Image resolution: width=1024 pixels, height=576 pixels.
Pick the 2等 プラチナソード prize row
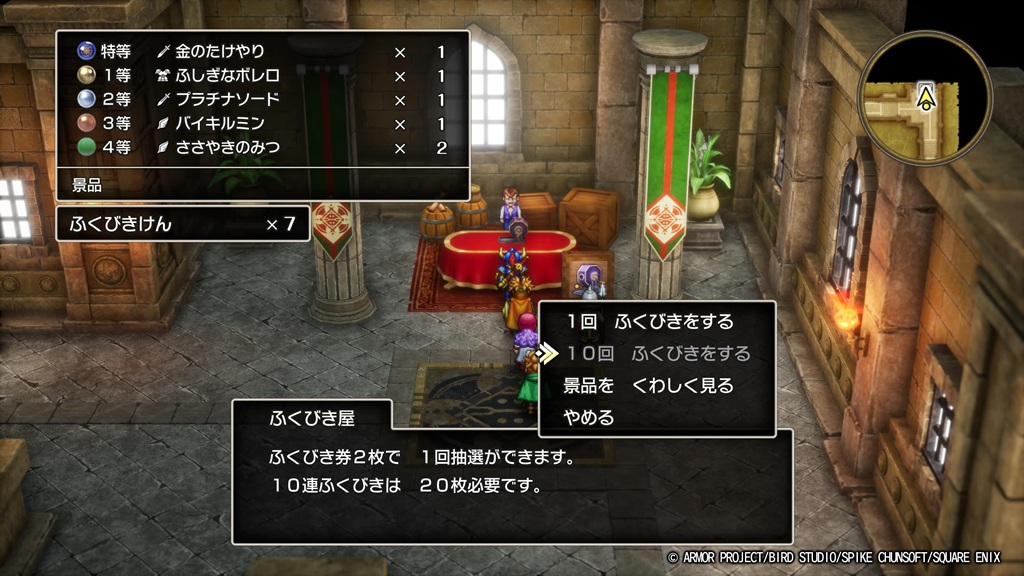pyautogui.click(x=262, y=100)
